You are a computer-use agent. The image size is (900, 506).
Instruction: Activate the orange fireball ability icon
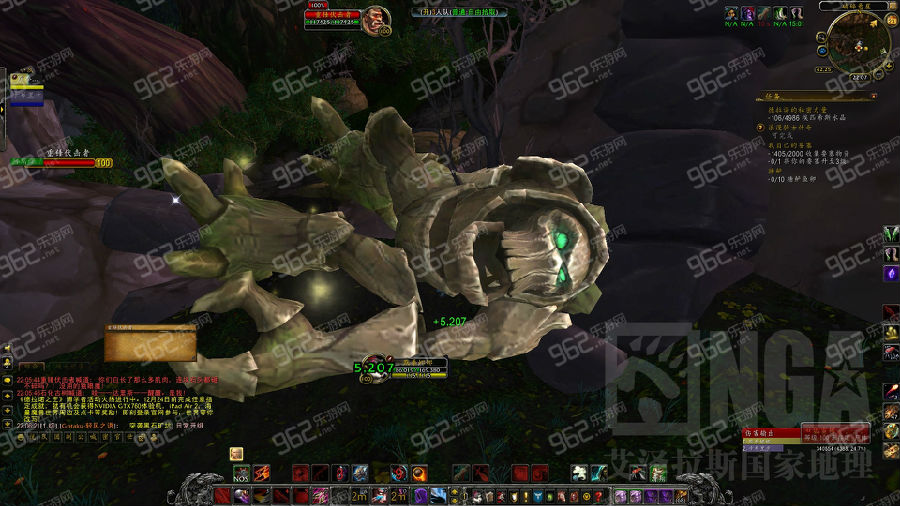(420, 473)
